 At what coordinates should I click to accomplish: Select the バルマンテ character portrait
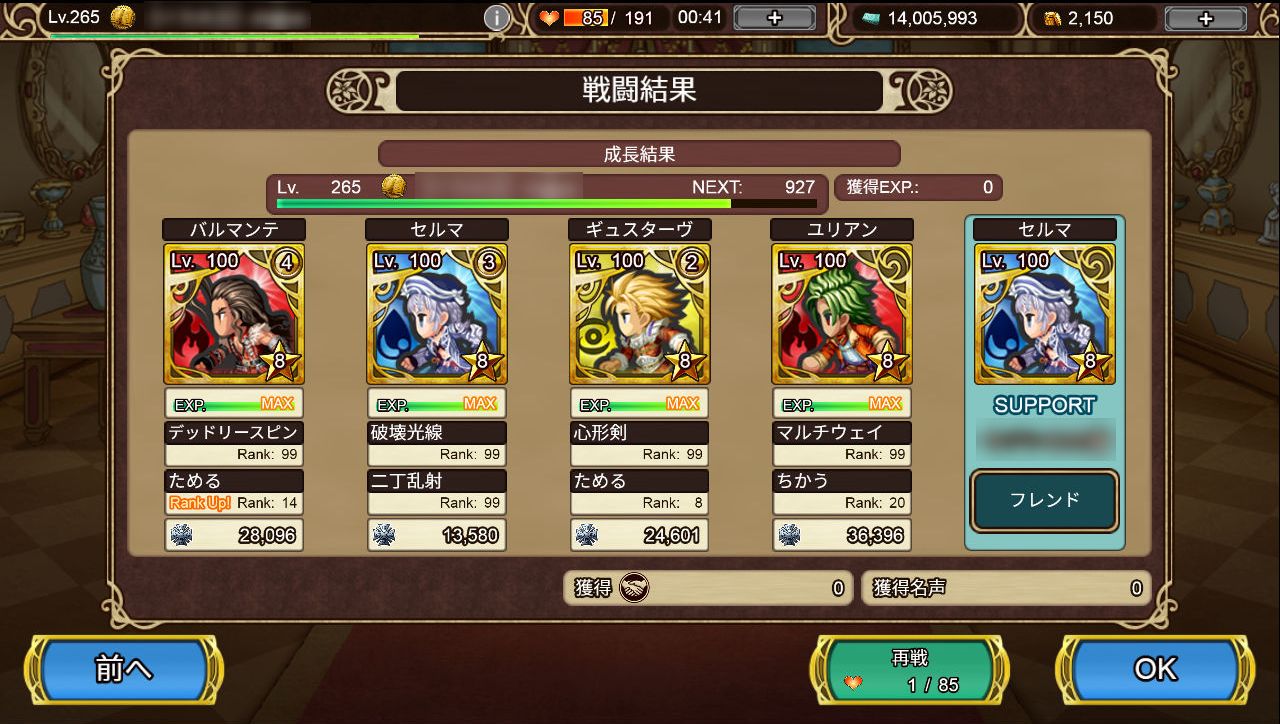pos(235,314)
